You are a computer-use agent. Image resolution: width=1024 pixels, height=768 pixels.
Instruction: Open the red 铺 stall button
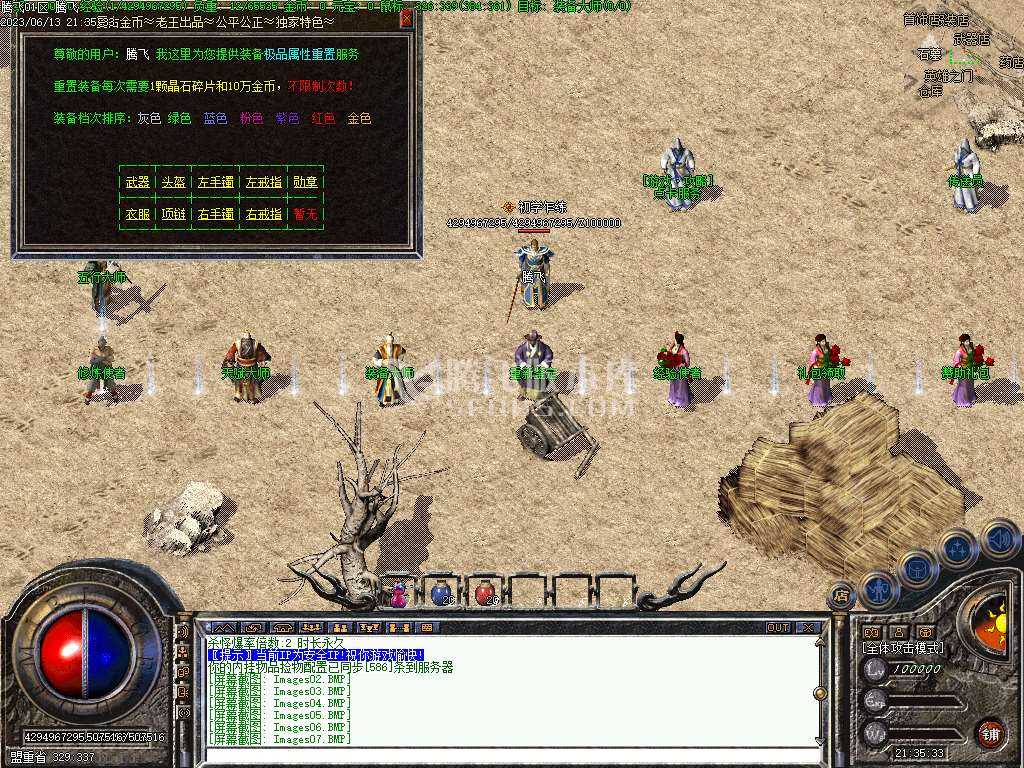(x=990, y=733)
